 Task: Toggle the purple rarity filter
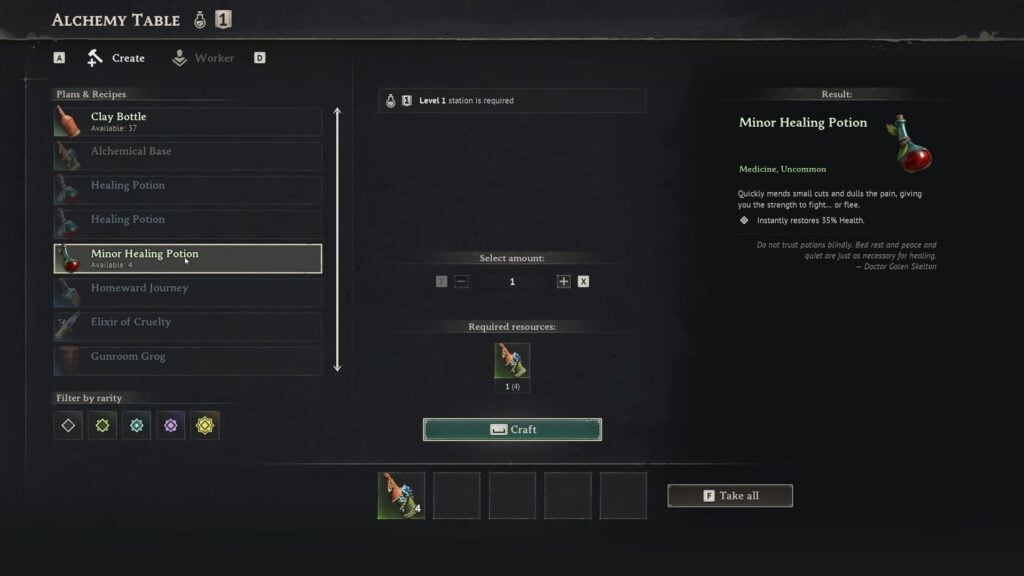coord(170,425)
